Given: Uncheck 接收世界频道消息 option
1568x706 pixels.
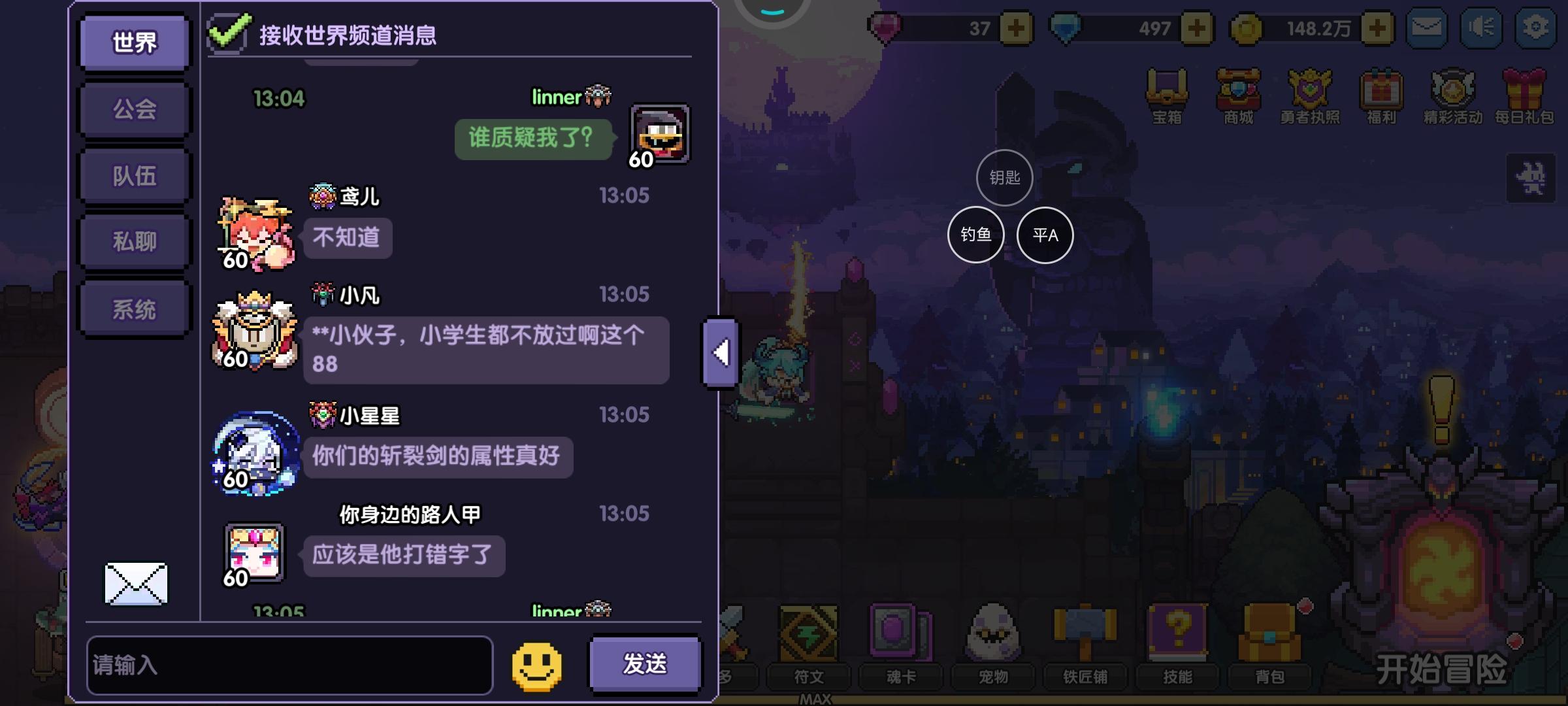Looking at the screenshot, I should 229,30.
